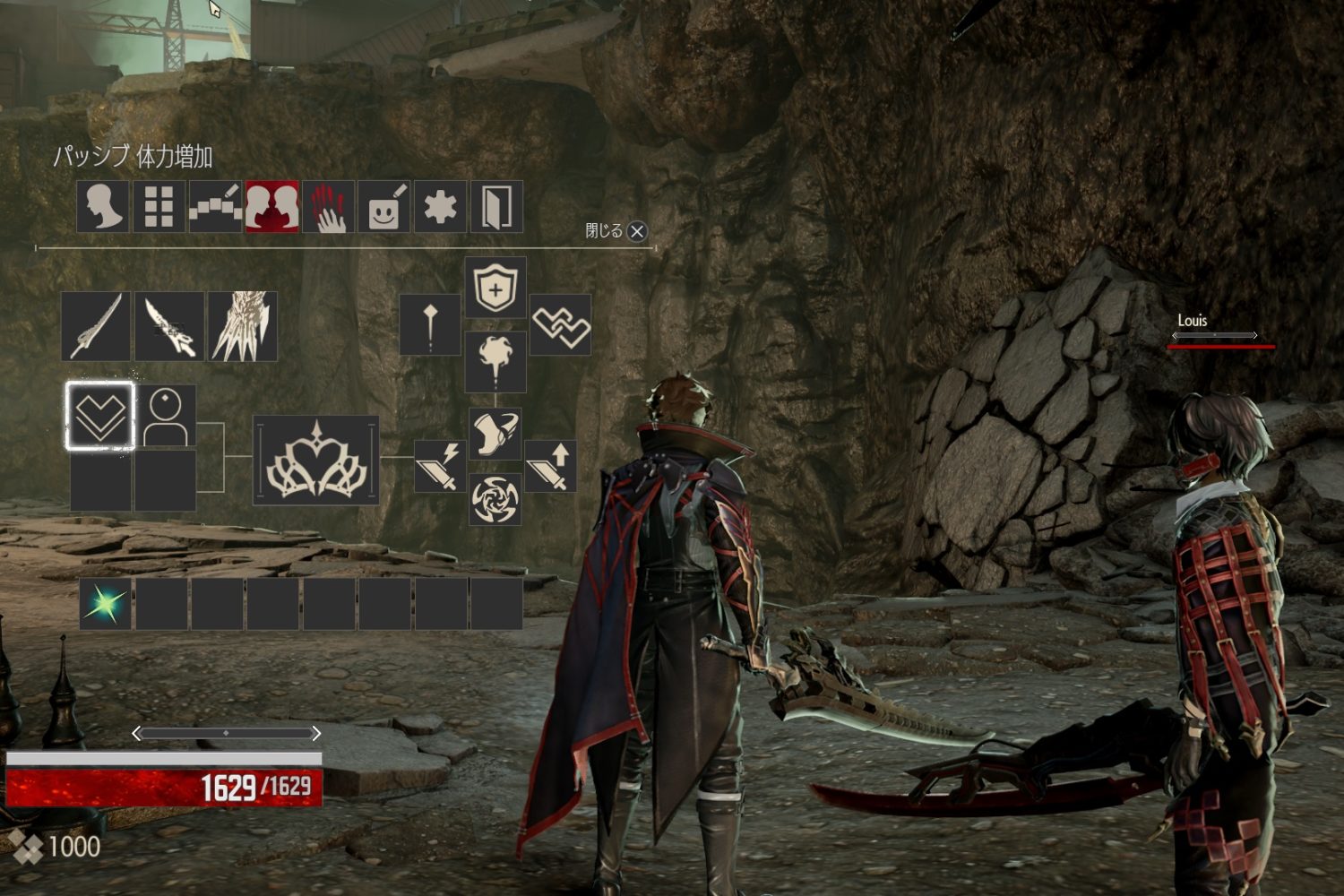Switch to the two-person partner tab

271,207
